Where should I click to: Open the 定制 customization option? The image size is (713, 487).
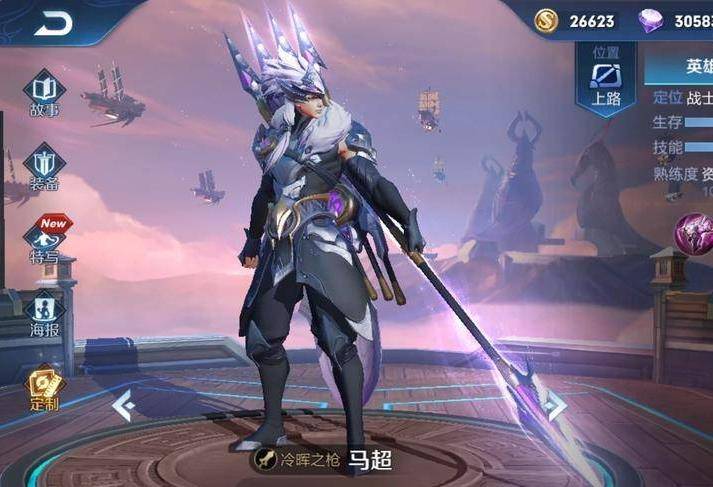pos(44,387)
